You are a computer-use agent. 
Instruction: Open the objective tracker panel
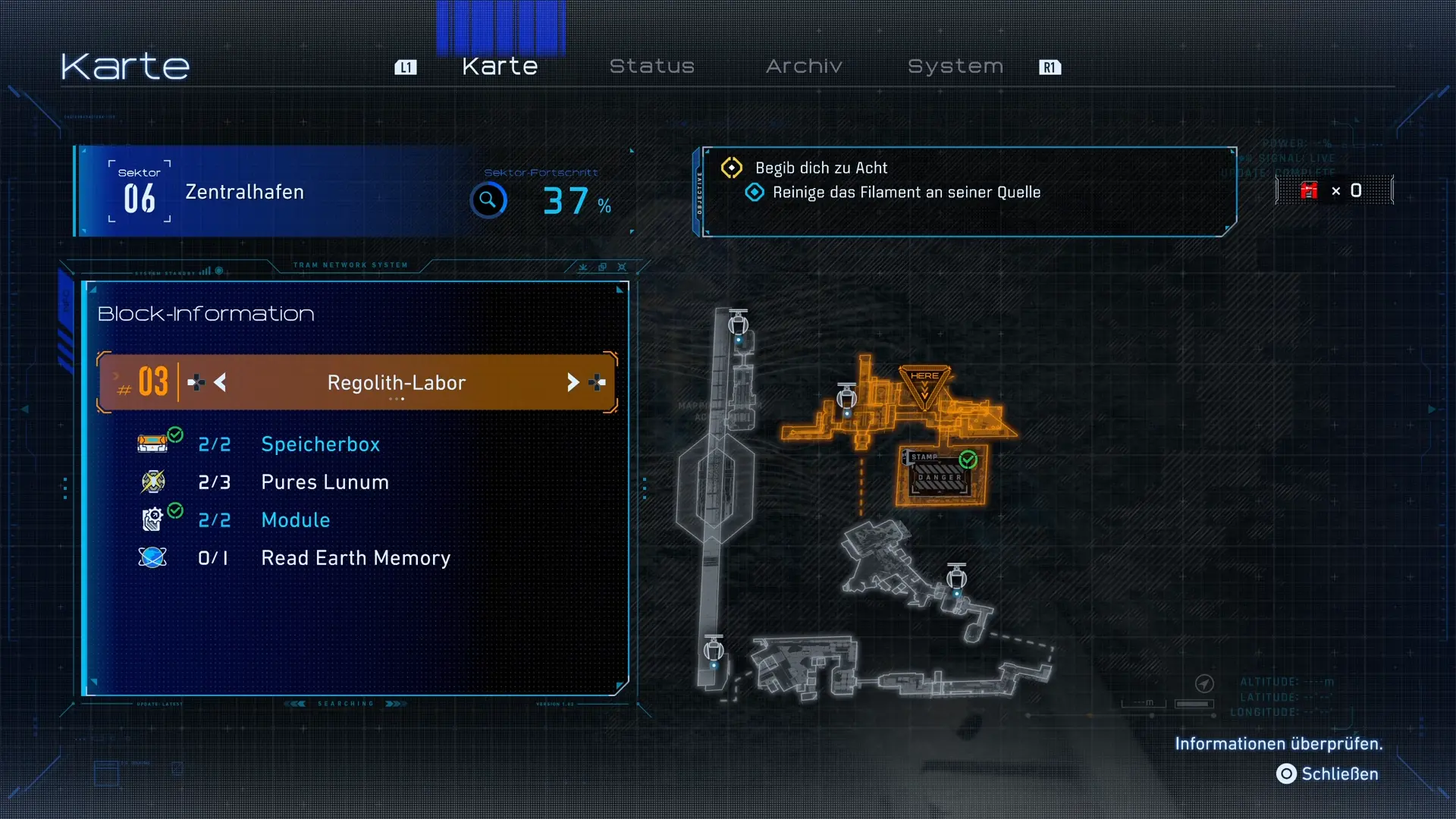(963, 191)
